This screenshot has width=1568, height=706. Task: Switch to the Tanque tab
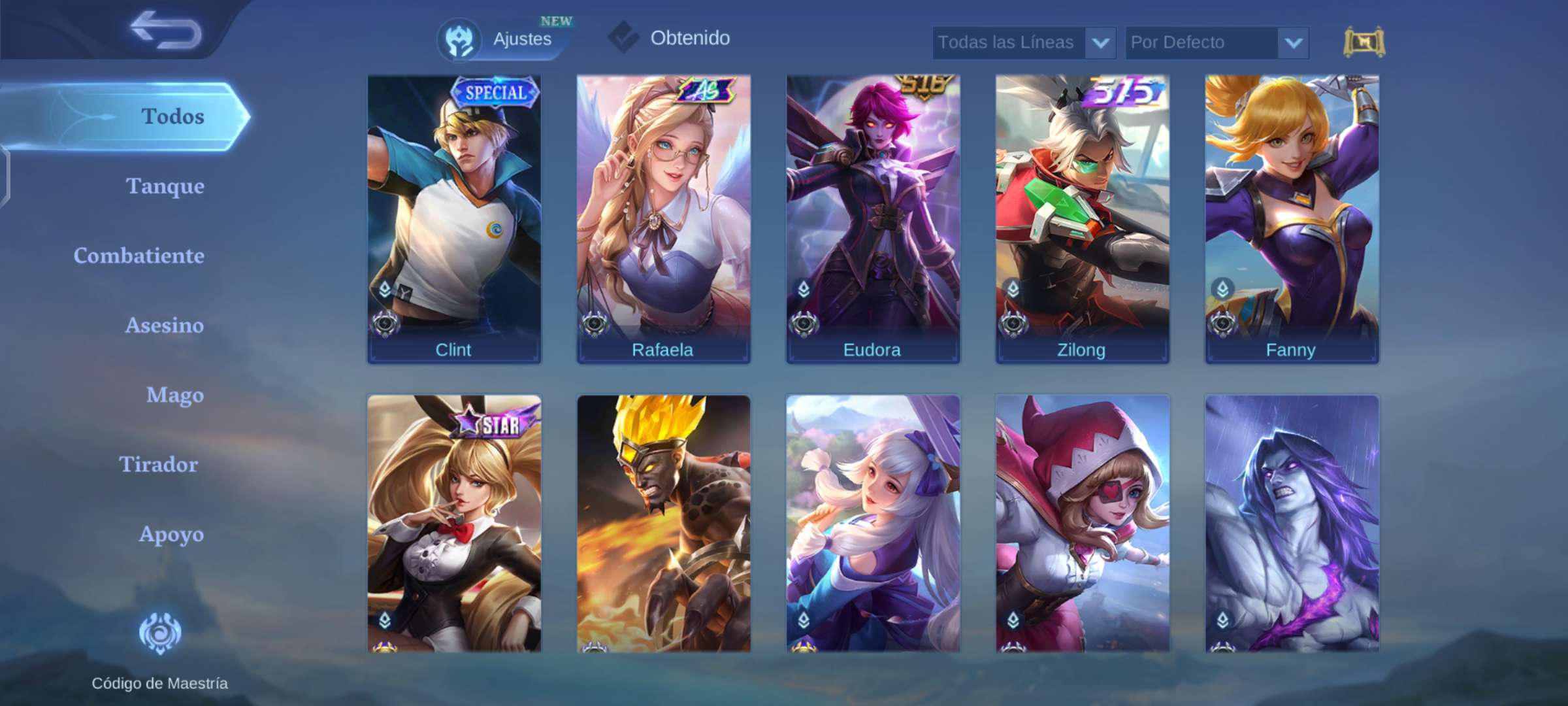point(165,186)
